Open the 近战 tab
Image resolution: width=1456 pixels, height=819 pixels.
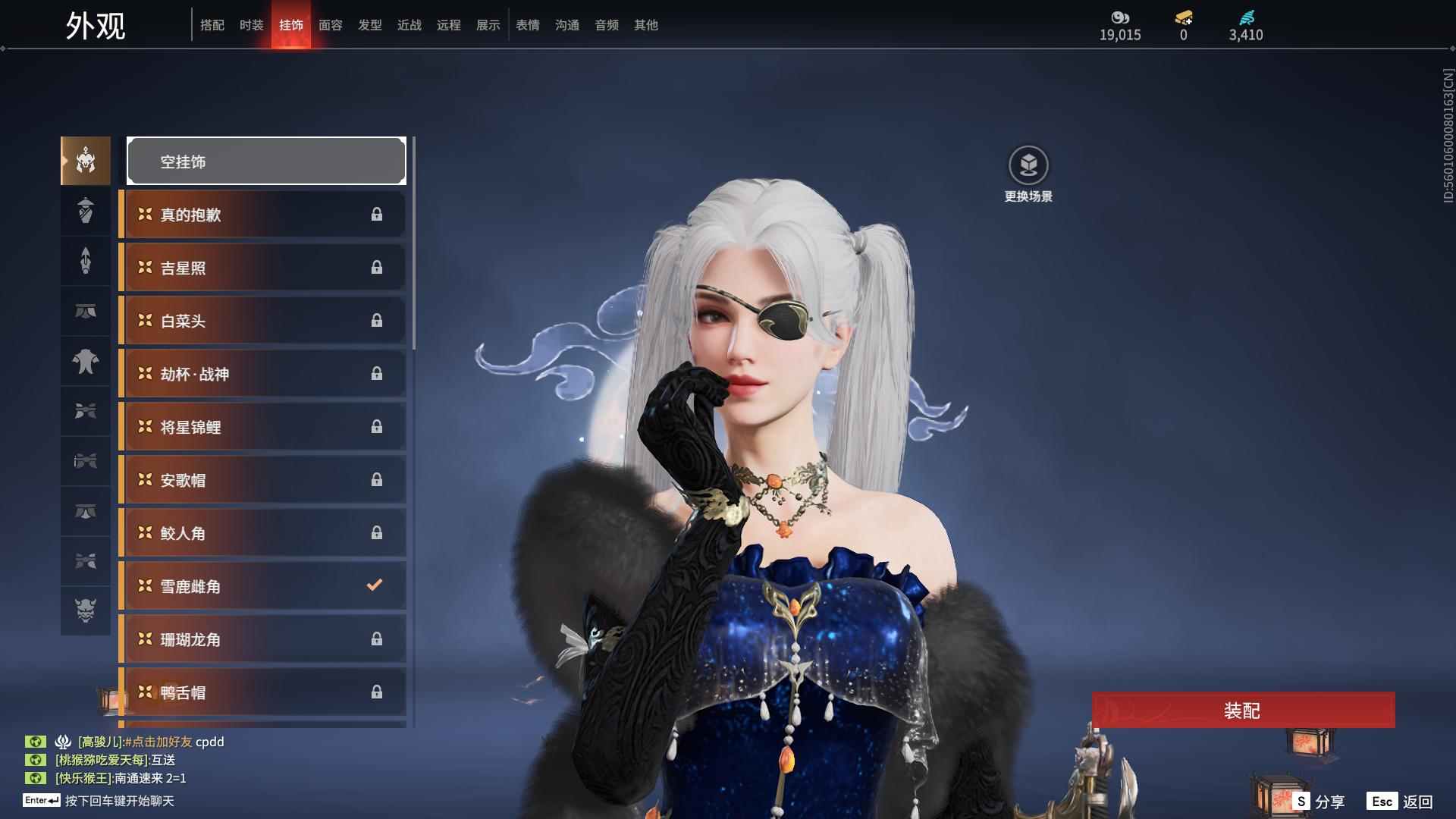pyautogui.click(x=409, y=25)
